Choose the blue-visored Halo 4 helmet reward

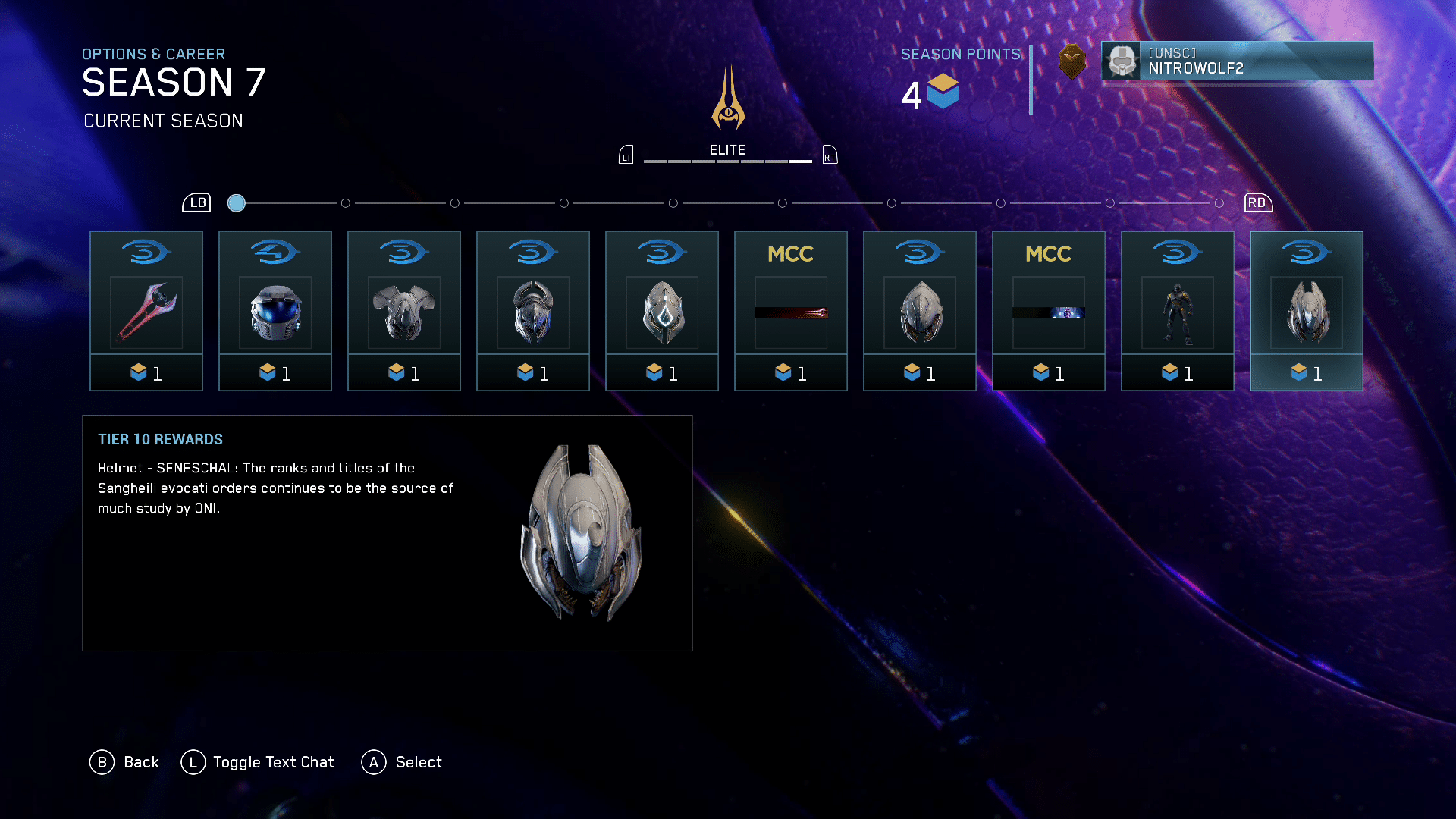point(275,311)
